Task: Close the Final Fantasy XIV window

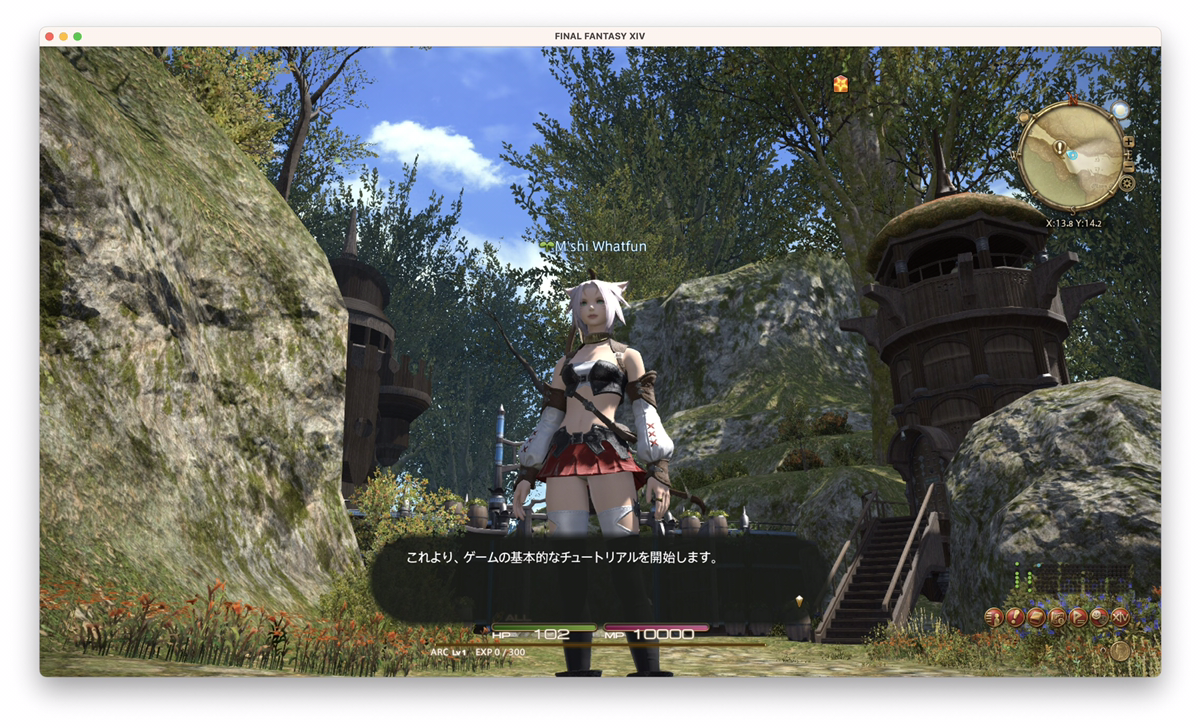Action: tap(50, 36)
